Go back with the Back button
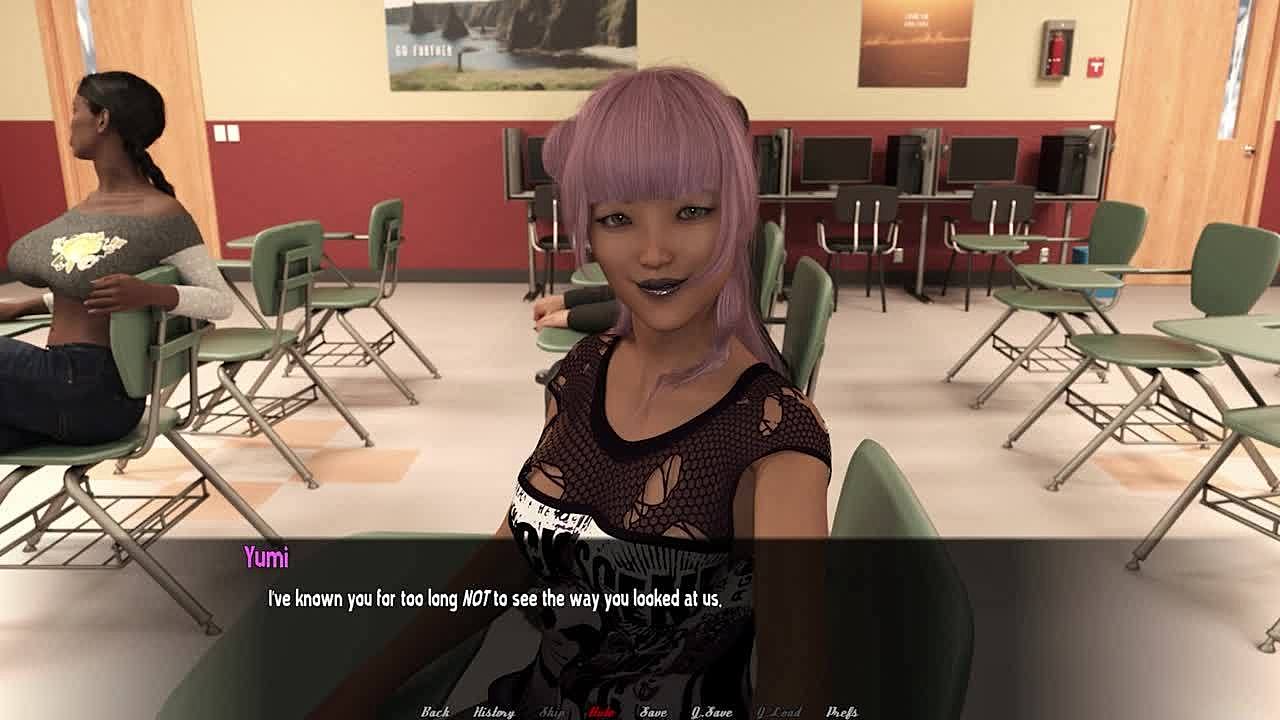This screenshot has height=720, width=1280. [x=435, y=712]
